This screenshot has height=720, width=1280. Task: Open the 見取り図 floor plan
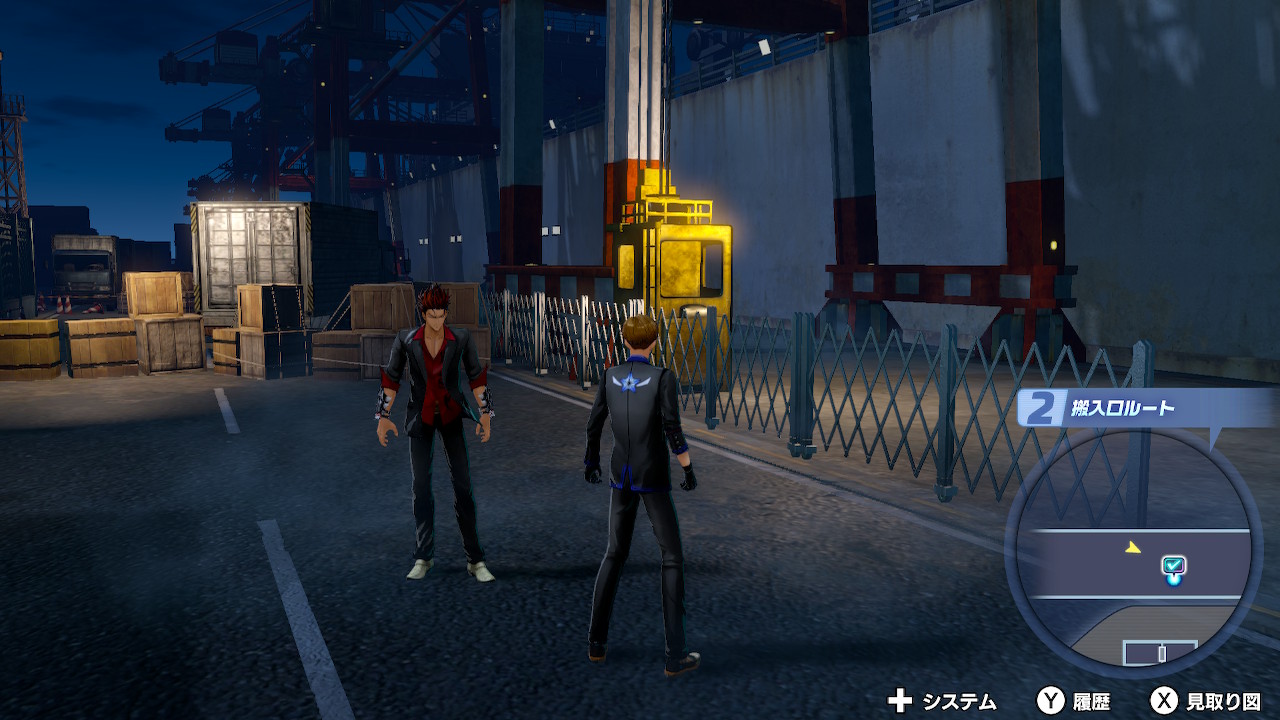click(x=1205, y=701)
